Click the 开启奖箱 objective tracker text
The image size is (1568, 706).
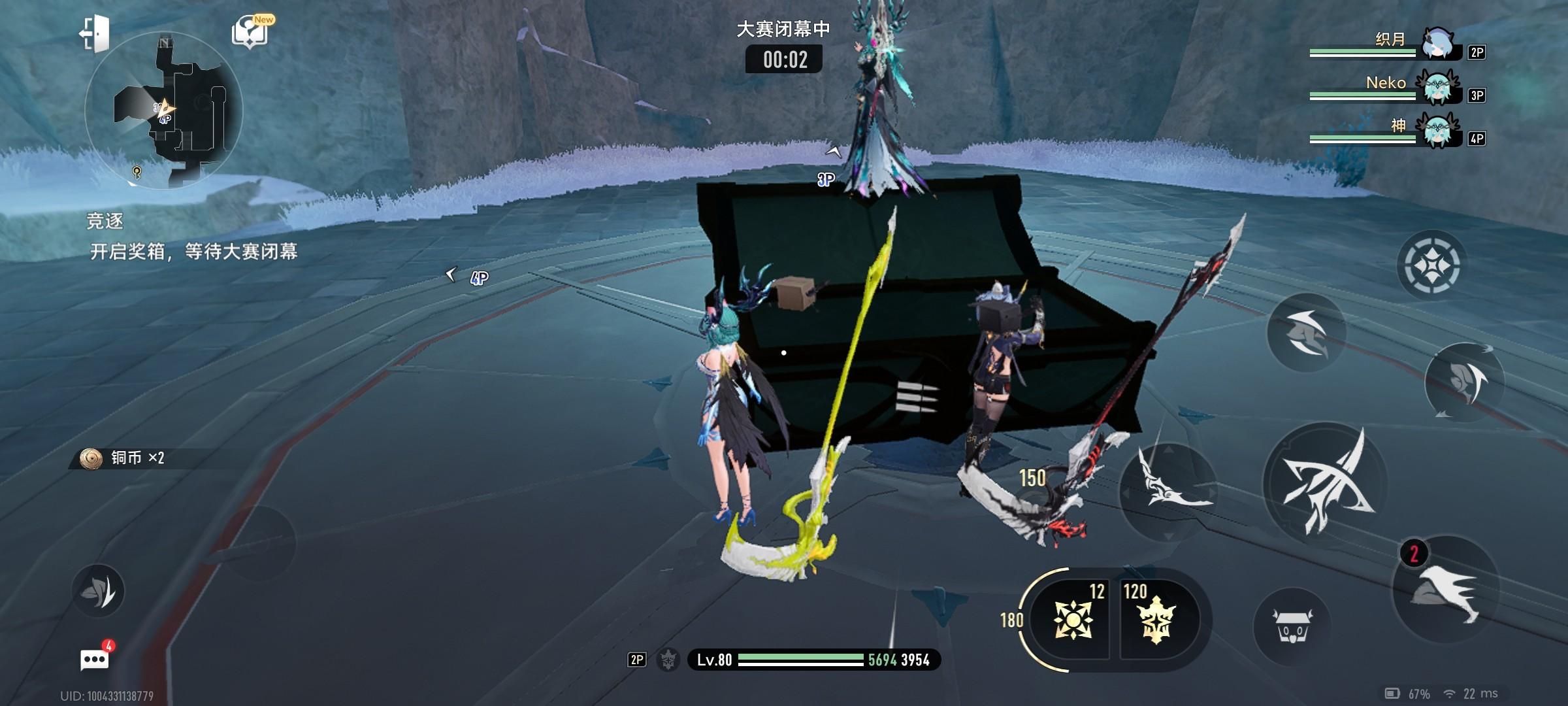coord(193,252)
